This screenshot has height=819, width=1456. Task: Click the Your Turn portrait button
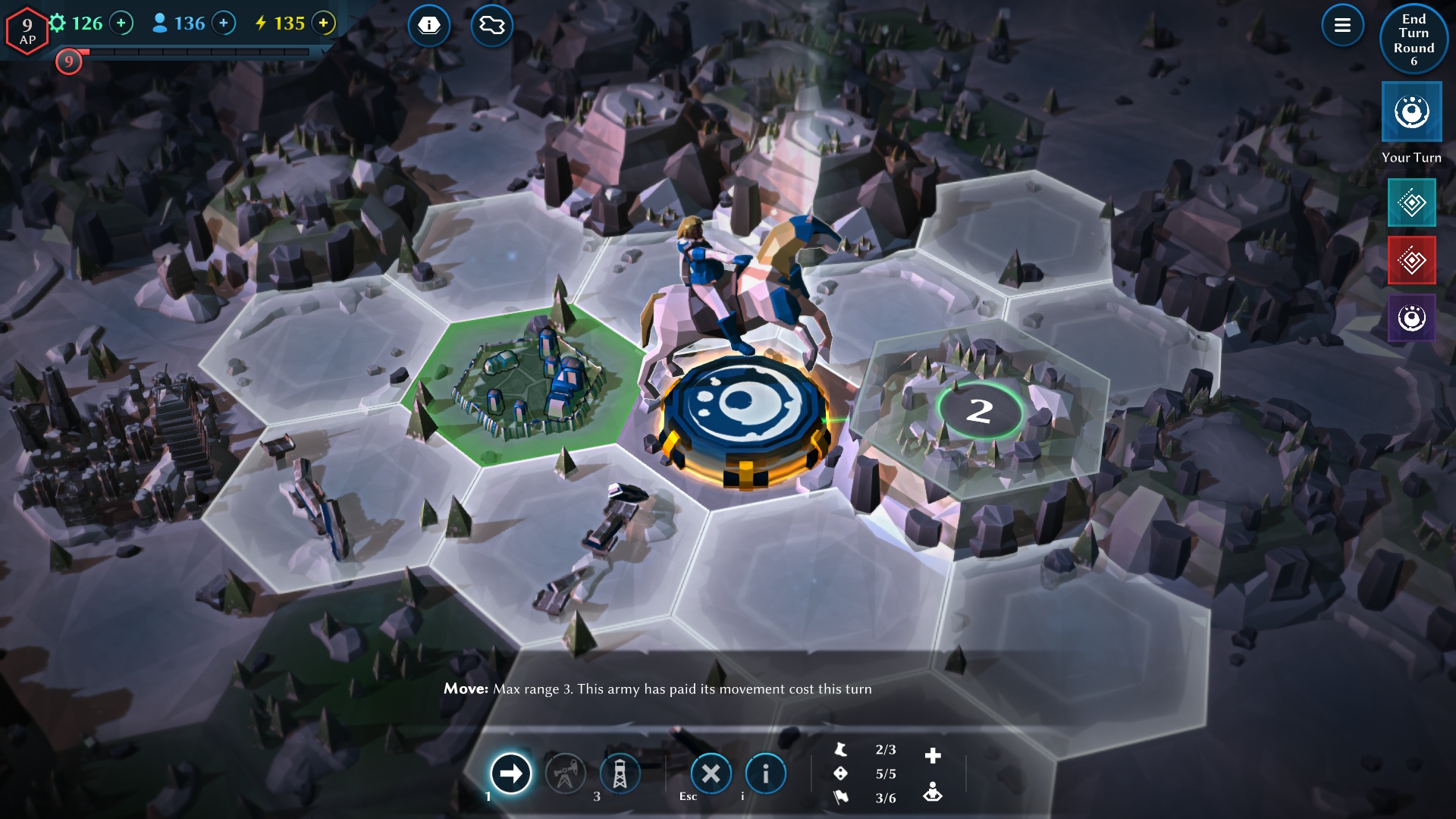click(1411, 112)
